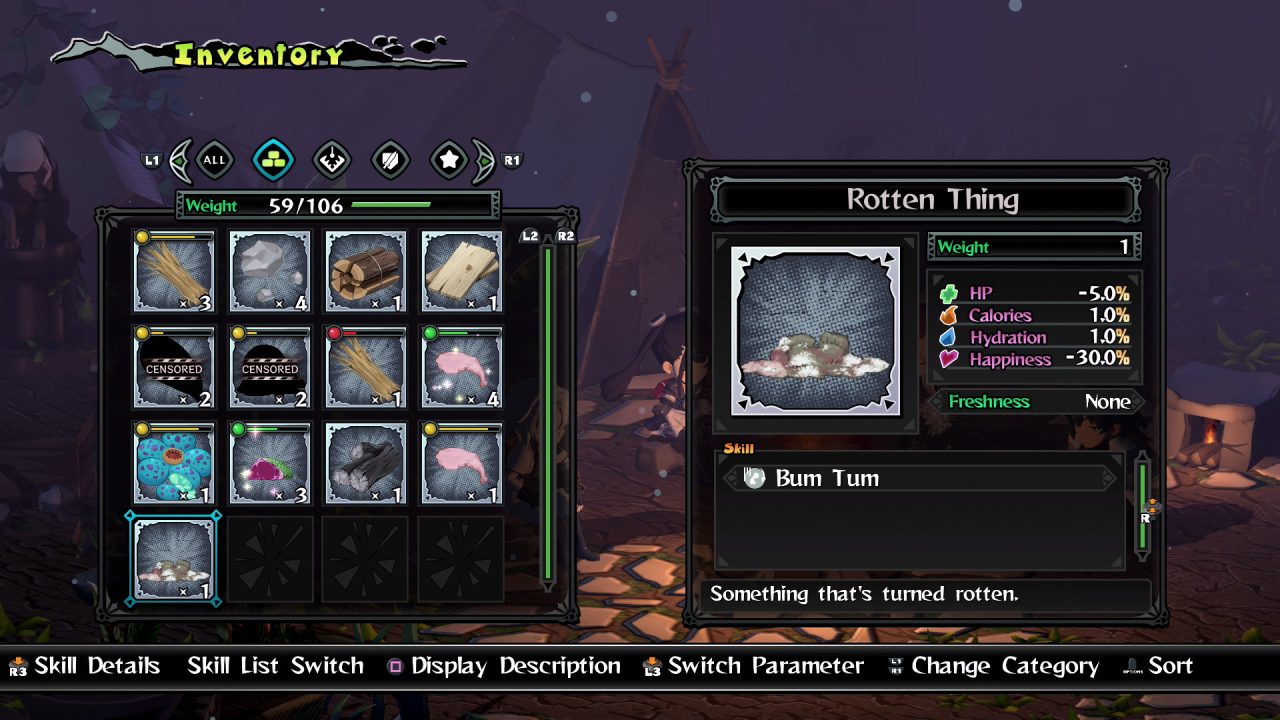
Task: Switch to the shield icon category tab
Action: point(390,159)
